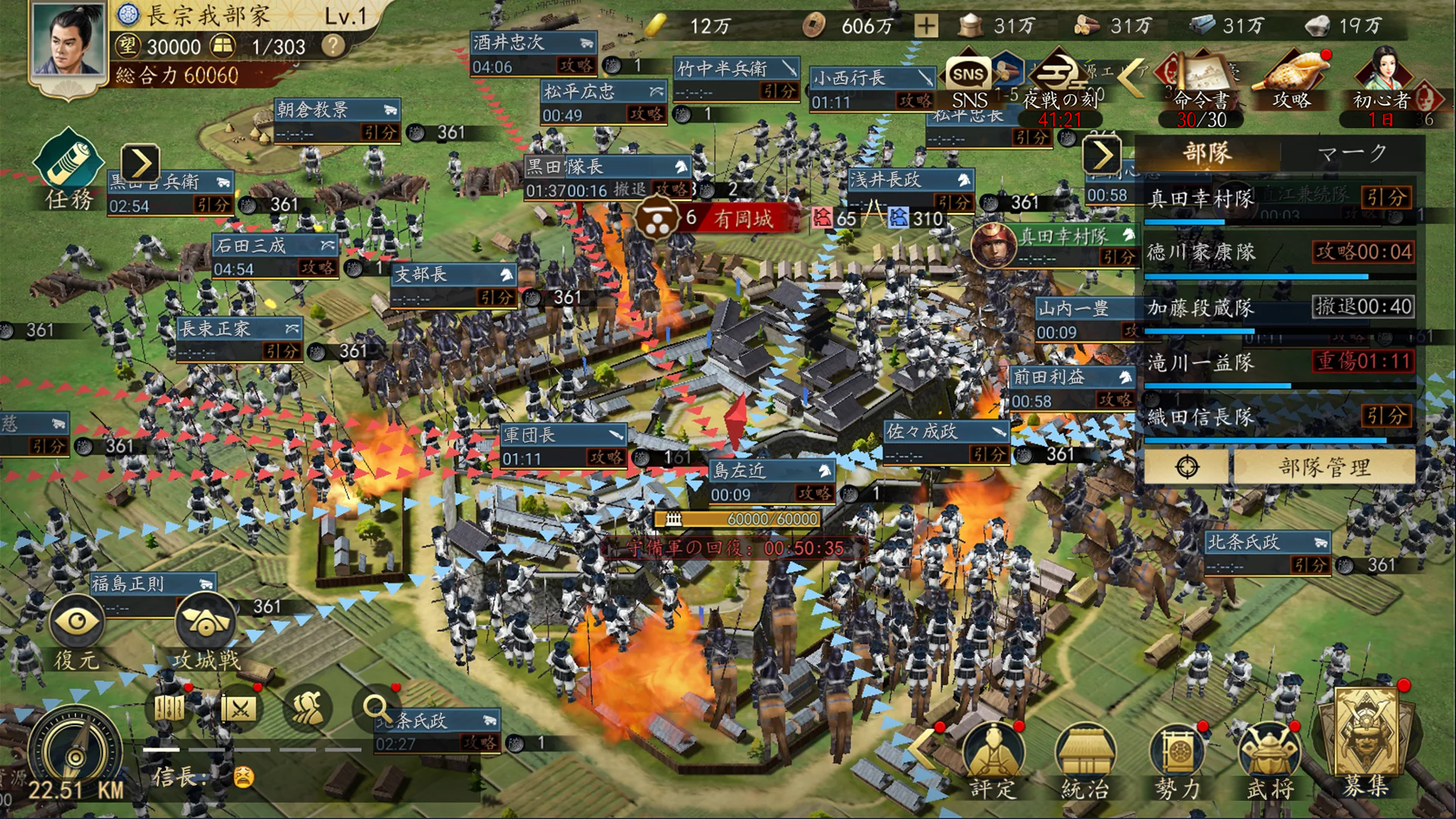Open the 命令書 orders scroll
The width and height of the screenshot is (1456, 819).
pos(1201,83)
